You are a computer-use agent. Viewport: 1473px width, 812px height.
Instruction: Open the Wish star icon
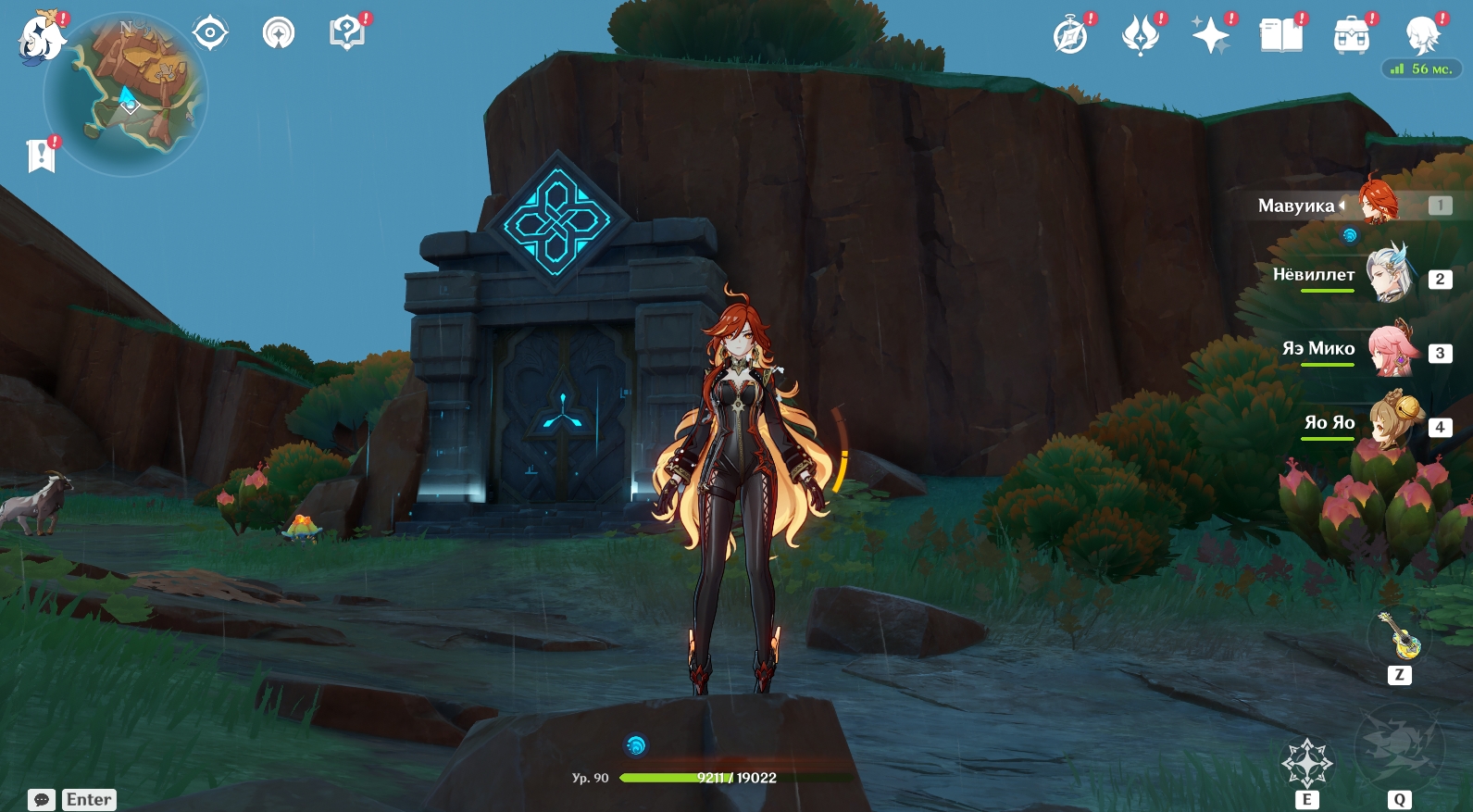(1211, 37)
